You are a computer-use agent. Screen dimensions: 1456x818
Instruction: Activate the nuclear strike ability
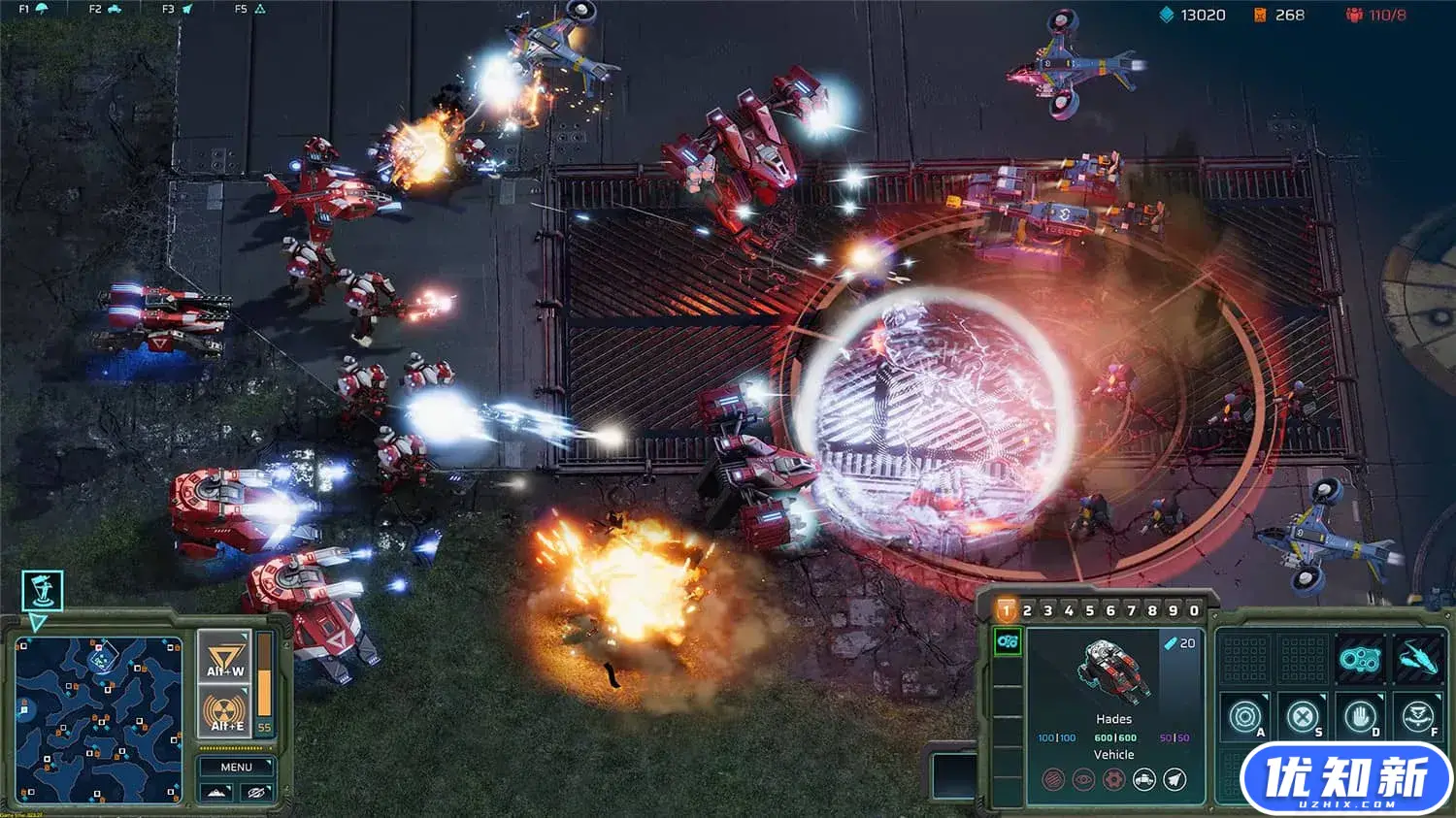click(225, 710)
